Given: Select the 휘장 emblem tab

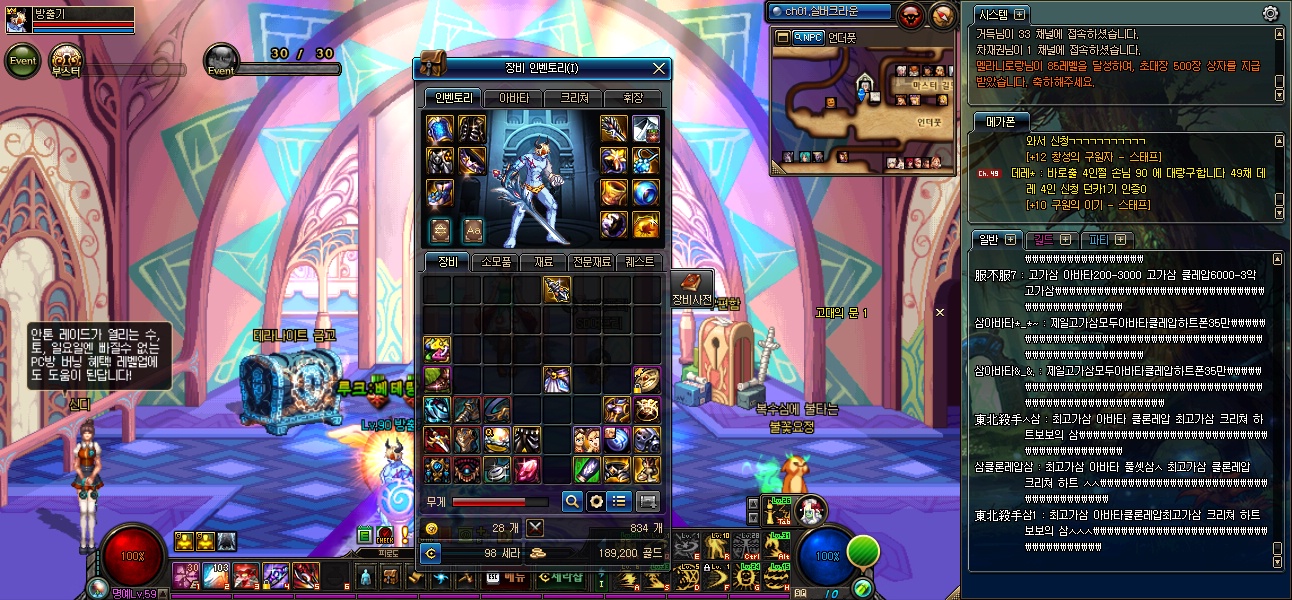Looking at the screenshot, I should 633,98.
